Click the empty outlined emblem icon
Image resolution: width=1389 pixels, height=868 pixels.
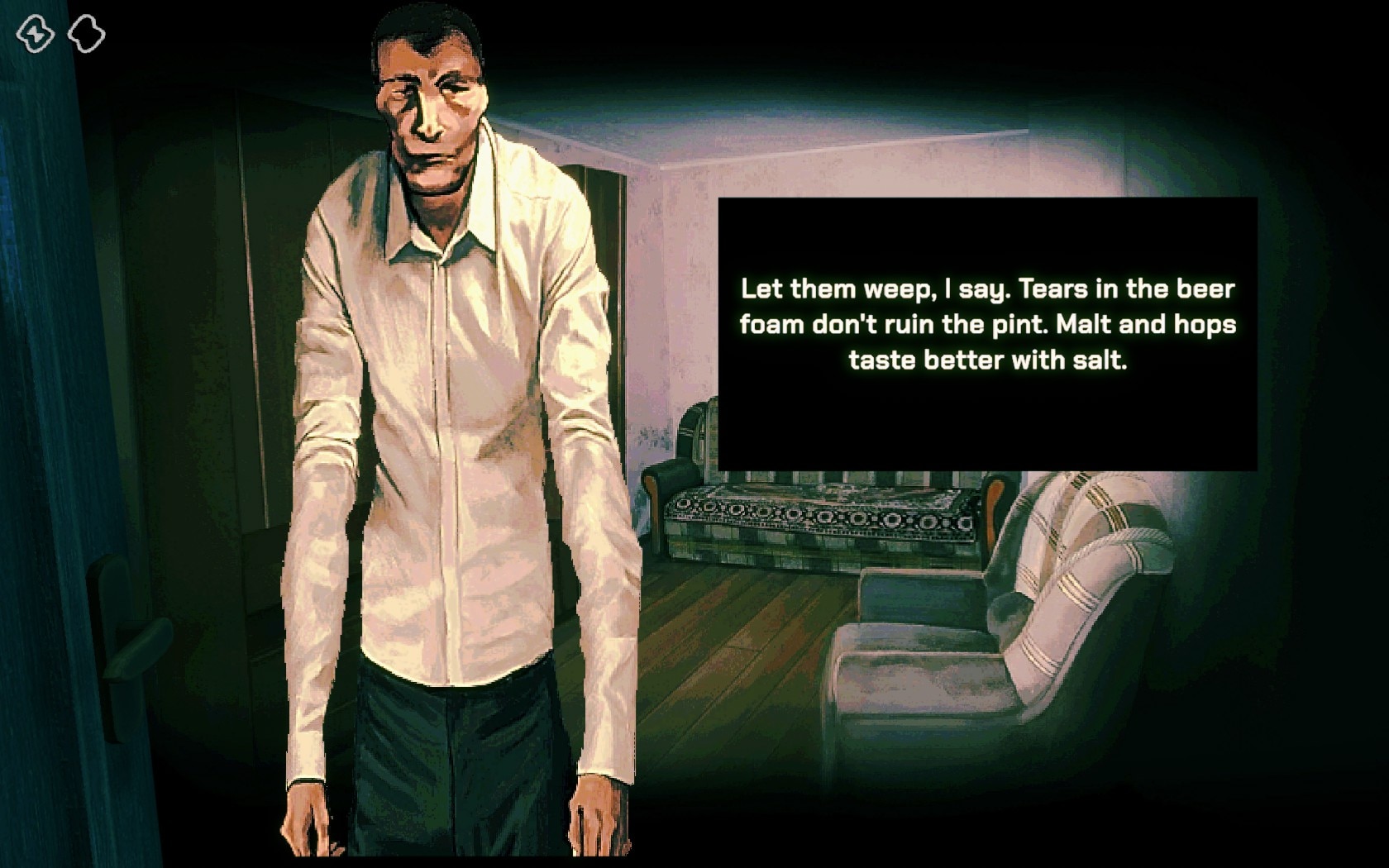[x=86, y=33]
